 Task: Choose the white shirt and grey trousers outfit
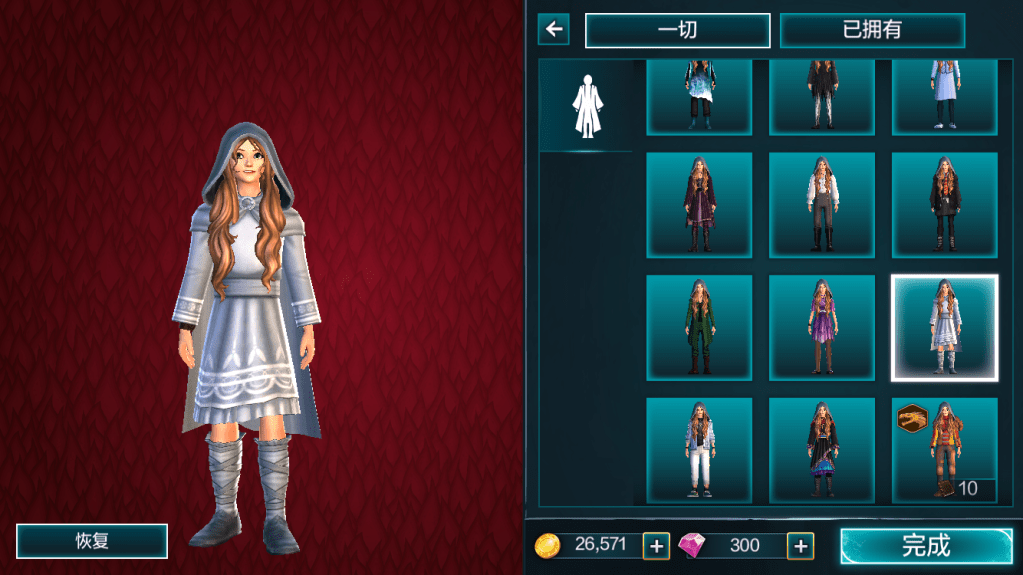tap(821, 205)
